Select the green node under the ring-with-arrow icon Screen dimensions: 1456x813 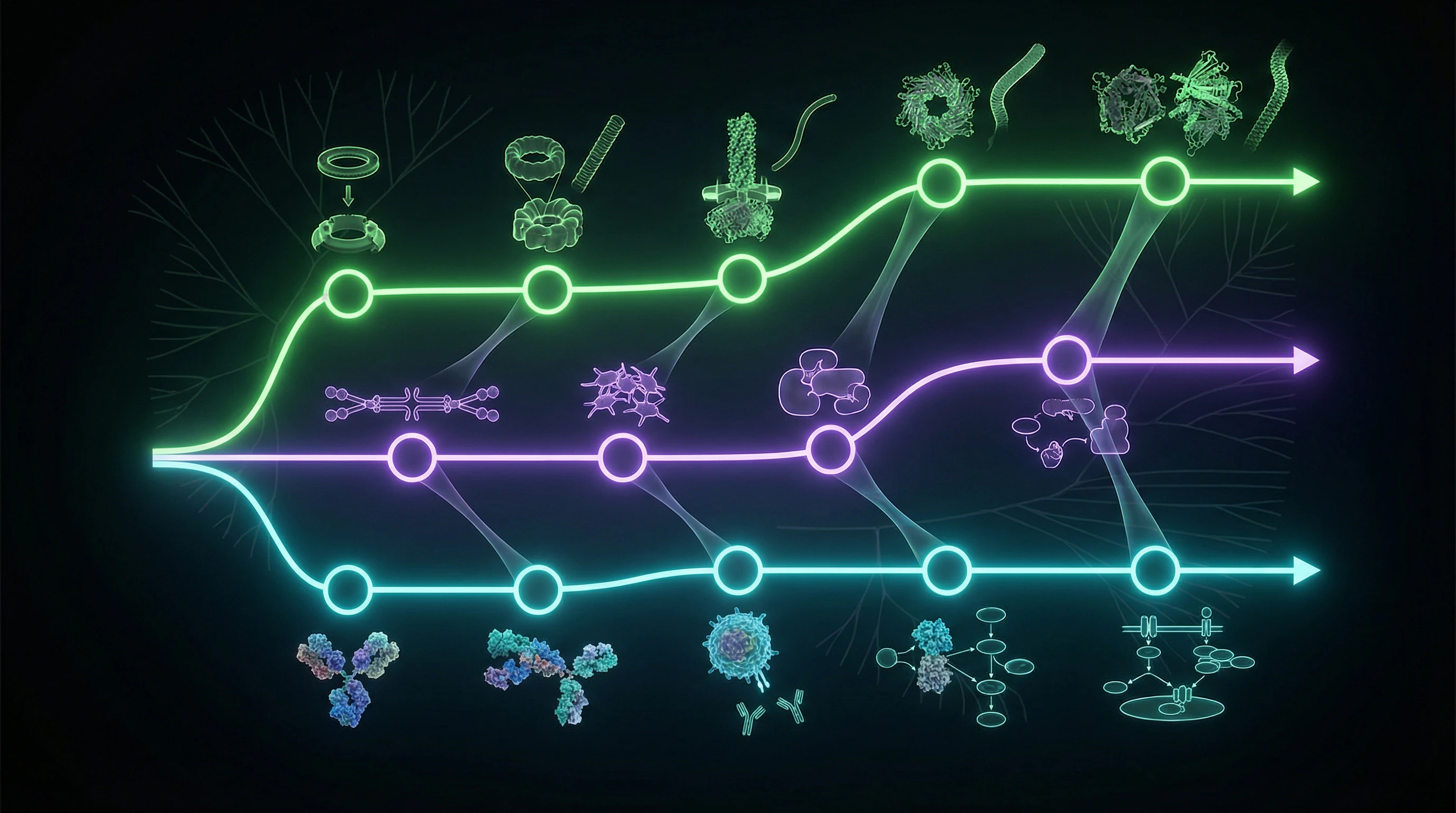coord(349,294)
